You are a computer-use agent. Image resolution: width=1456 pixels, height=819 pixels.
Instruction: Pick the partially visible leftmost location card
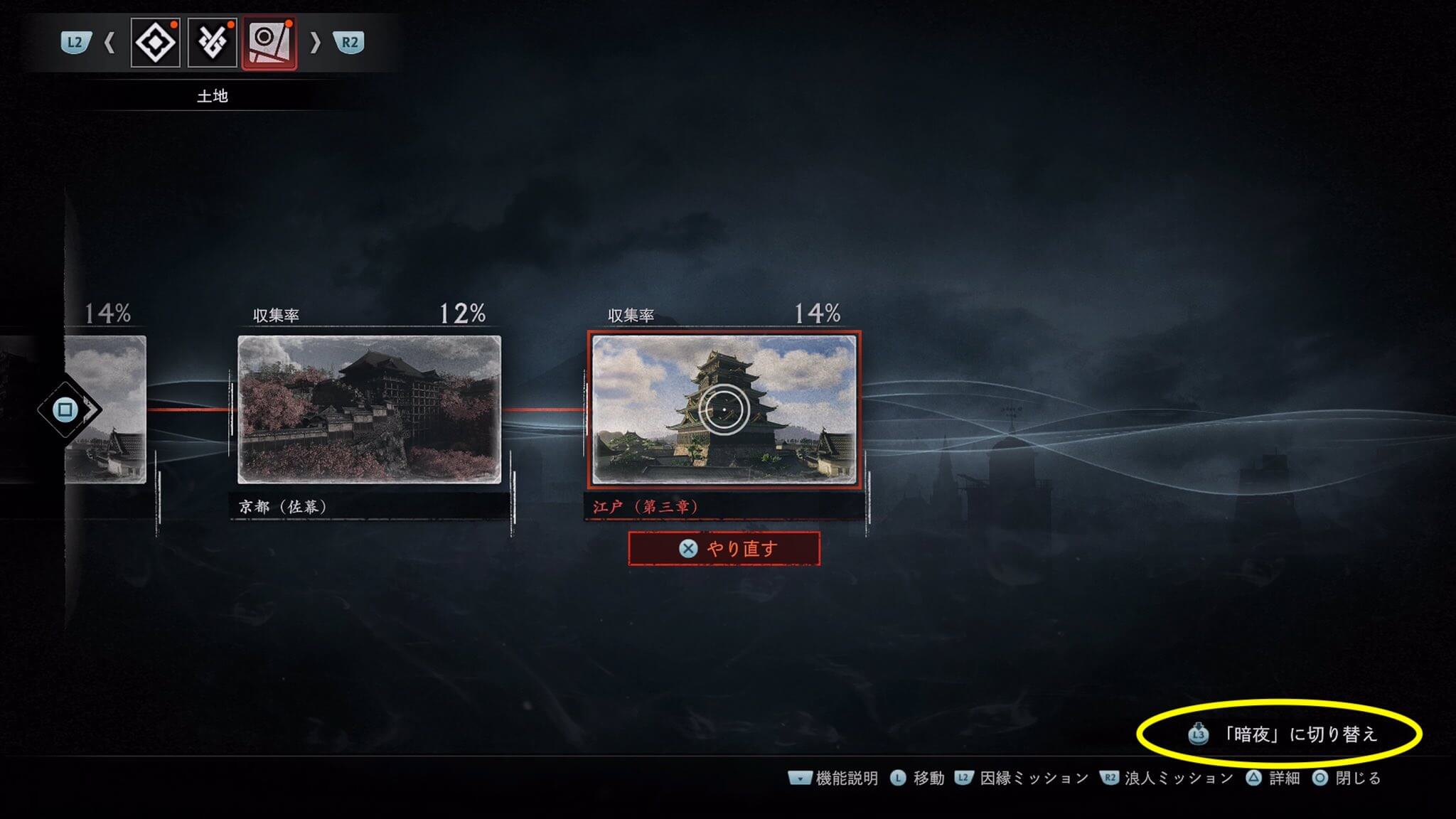(107, 409)
